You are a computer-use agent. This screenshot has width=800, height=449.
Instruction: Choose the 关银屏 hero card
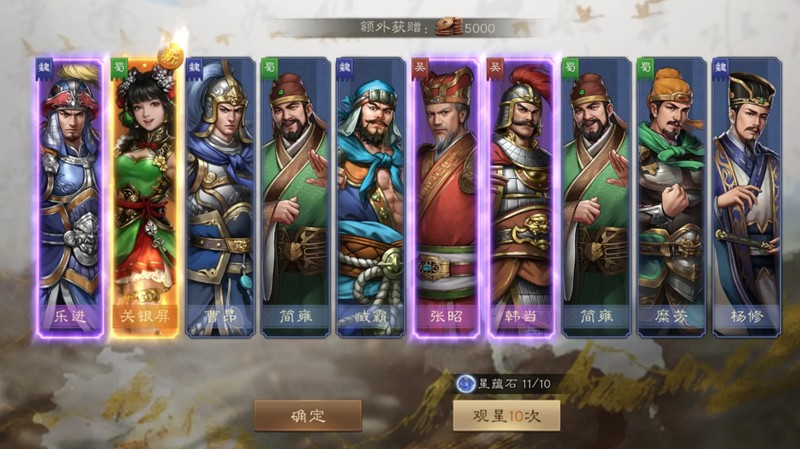(145, 196)
